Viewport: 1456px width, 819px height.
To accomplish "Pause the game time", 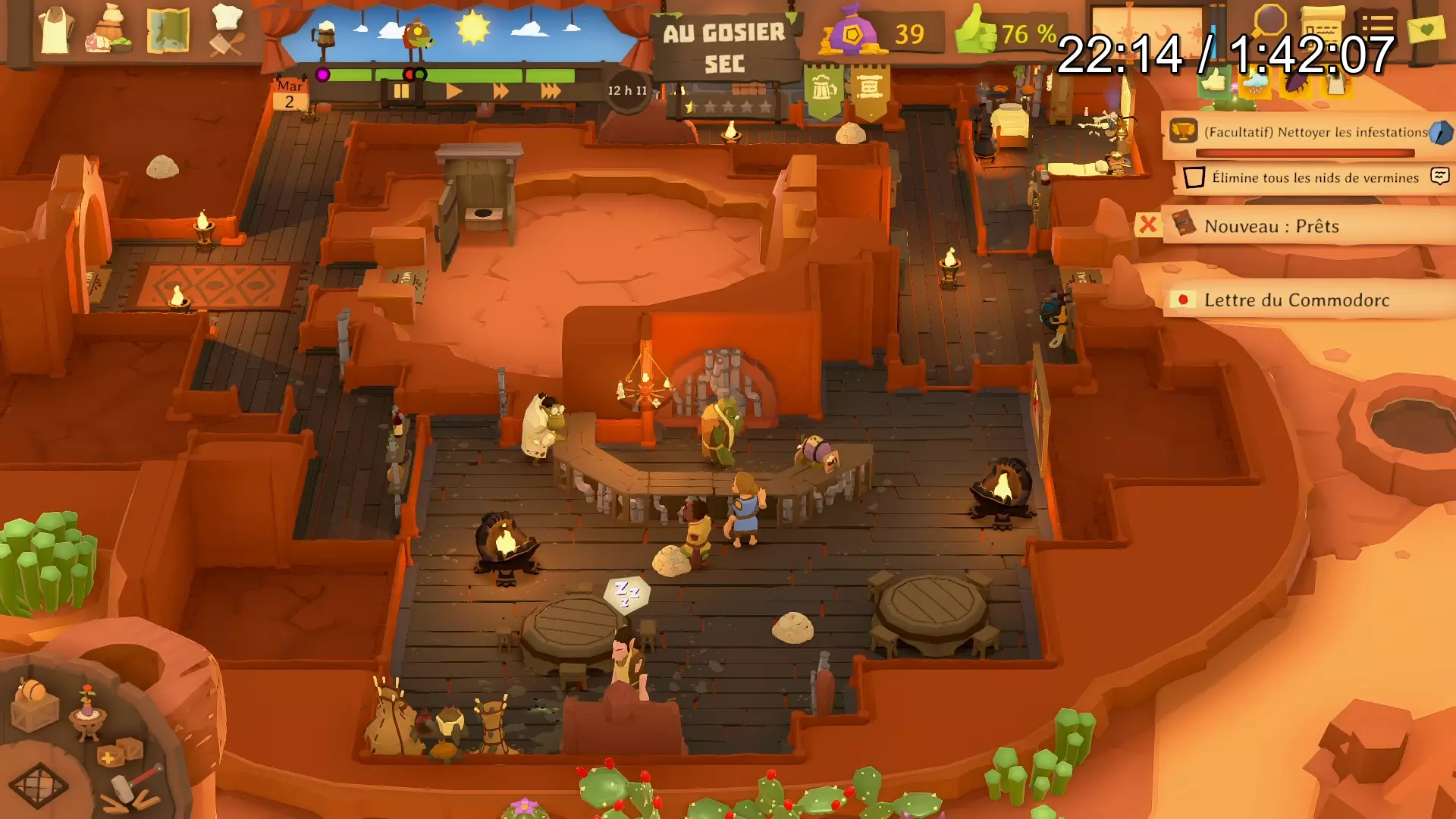I will pos(400,92).
